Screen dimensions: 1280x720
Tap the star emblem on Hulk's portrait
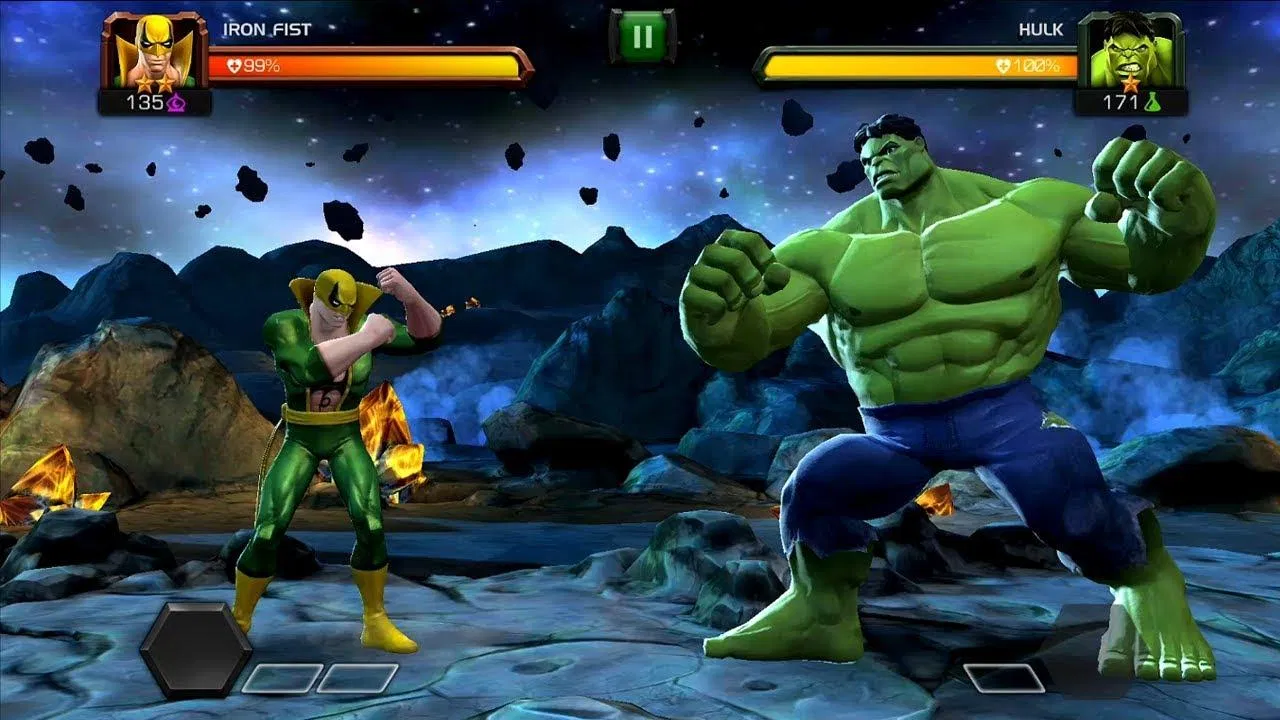click(1132, 83)
